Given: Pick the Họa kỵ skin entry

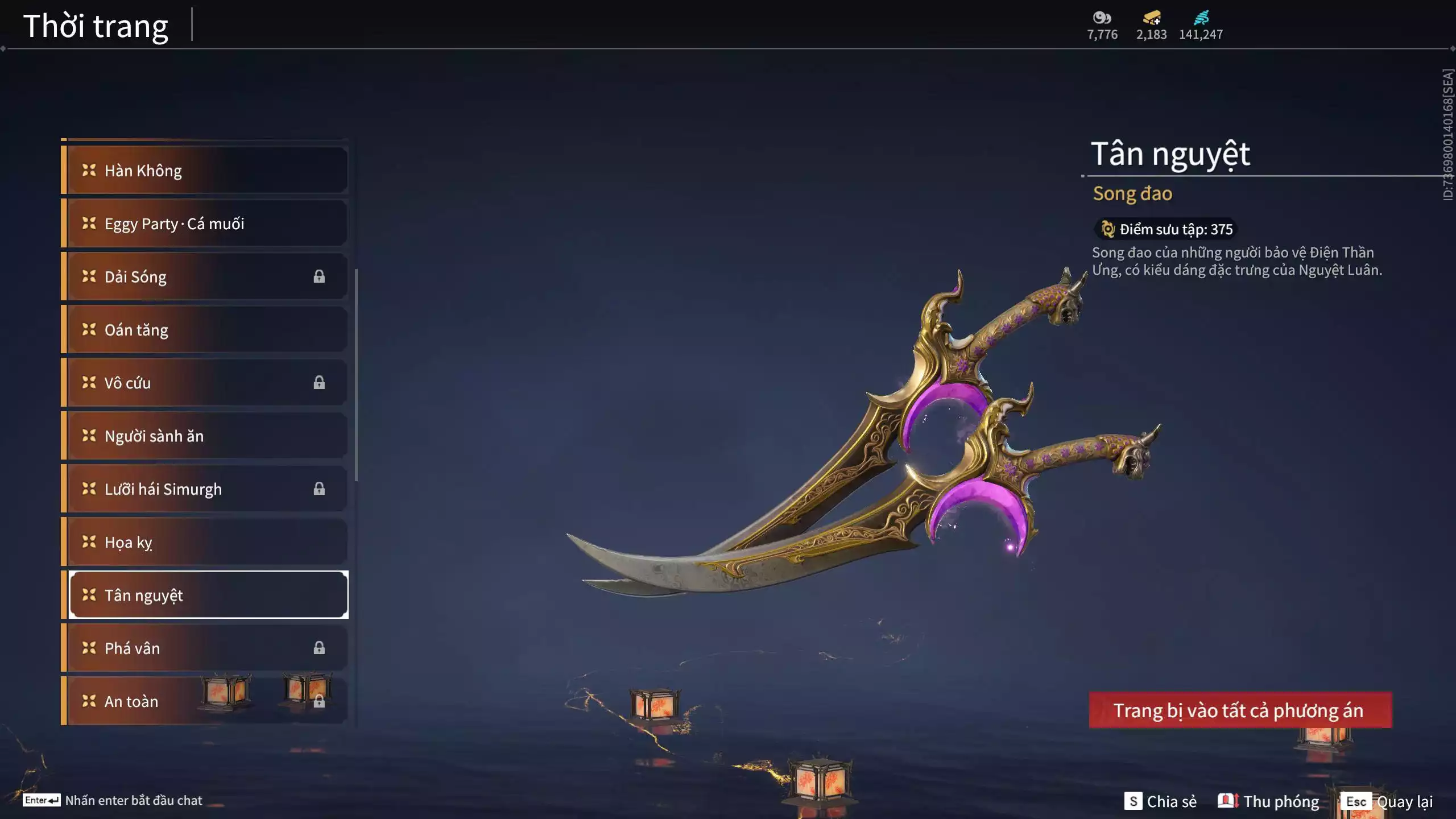Looking at the screenshot, I should [205, 542].
